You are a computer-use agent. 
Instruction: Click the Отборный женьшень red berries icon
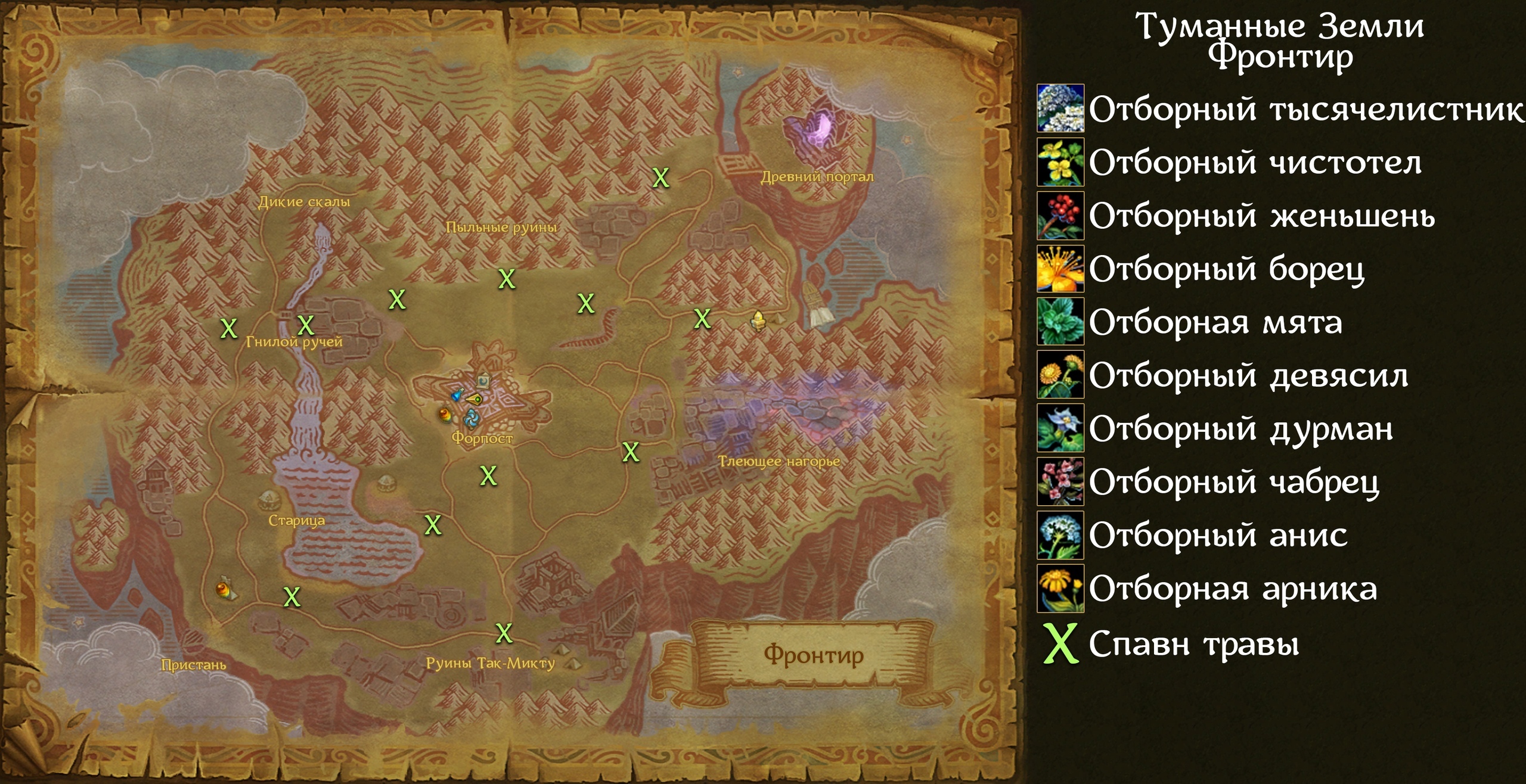(1060, 215)
